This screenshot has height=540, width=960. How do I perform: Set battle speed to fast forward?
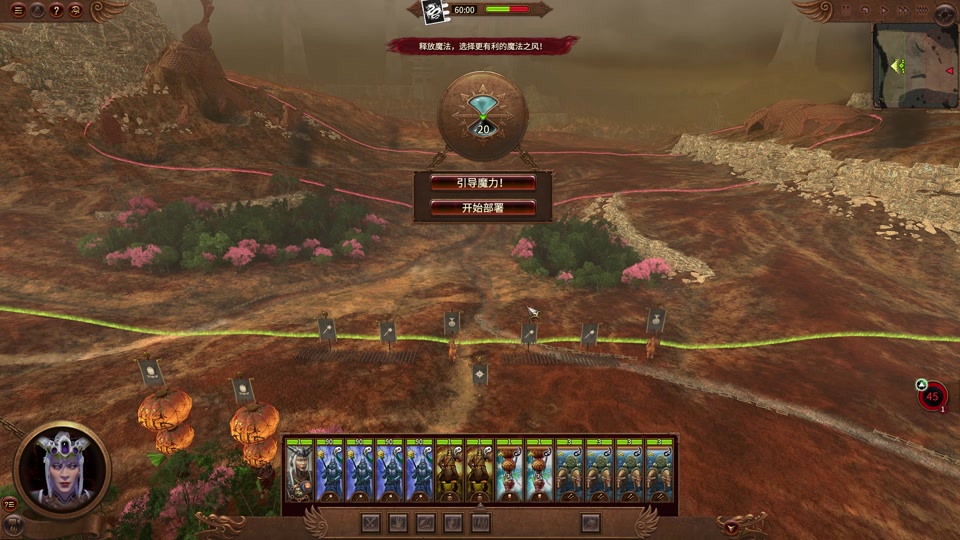pos(903,10)
